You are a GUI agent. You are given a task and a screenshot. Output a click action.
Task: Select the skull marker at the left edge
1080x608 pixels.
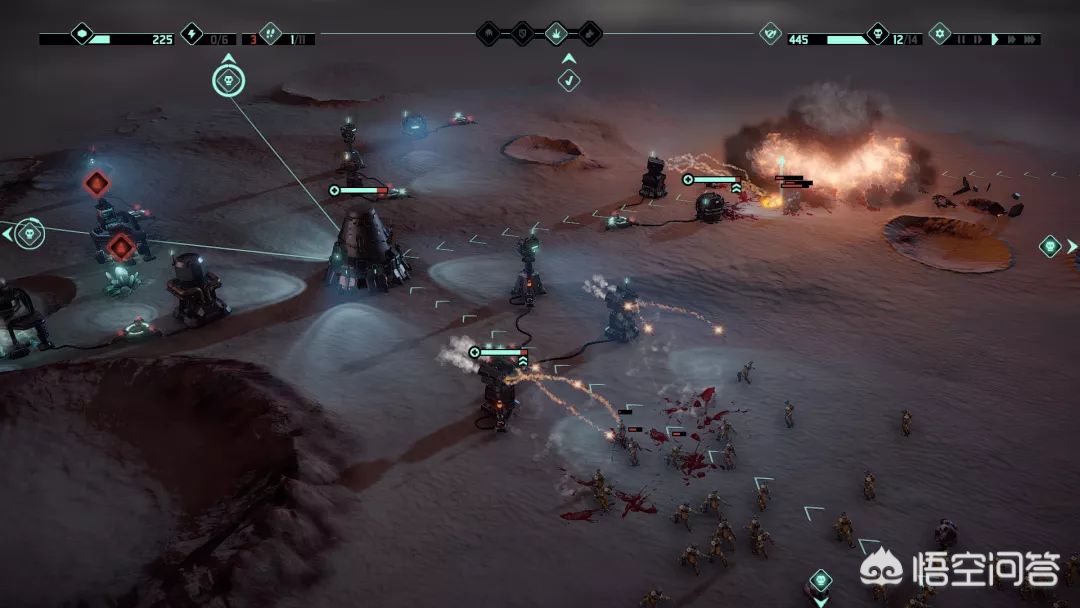[29, 234]
